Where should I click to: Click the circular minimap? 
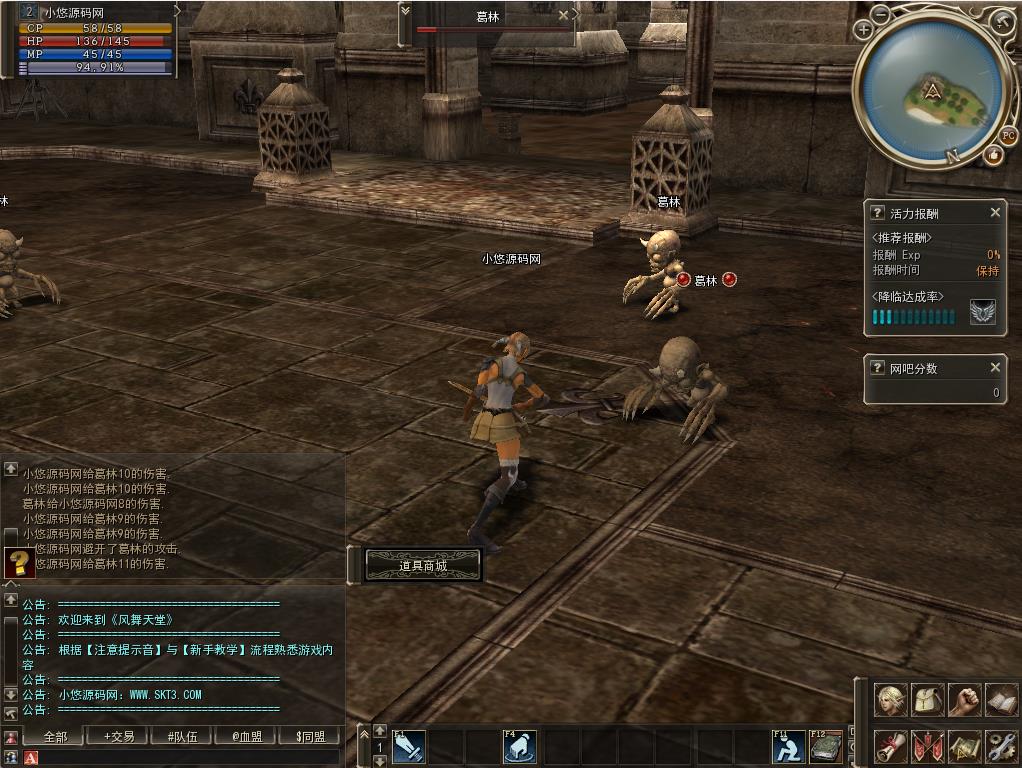[932, 92]
